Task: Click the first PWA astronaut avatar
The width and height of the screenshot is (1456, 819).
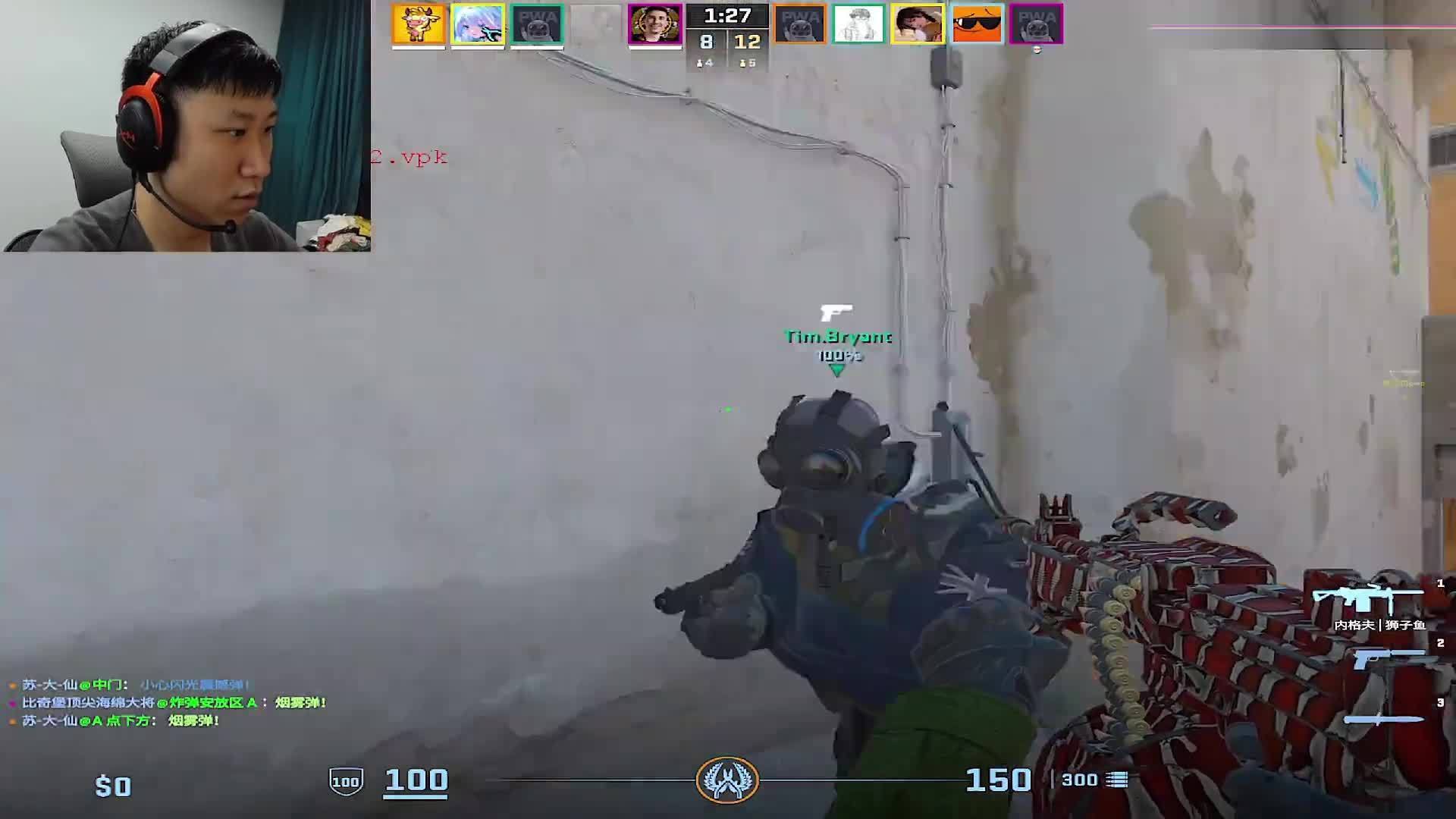Action: pos(538,25)
